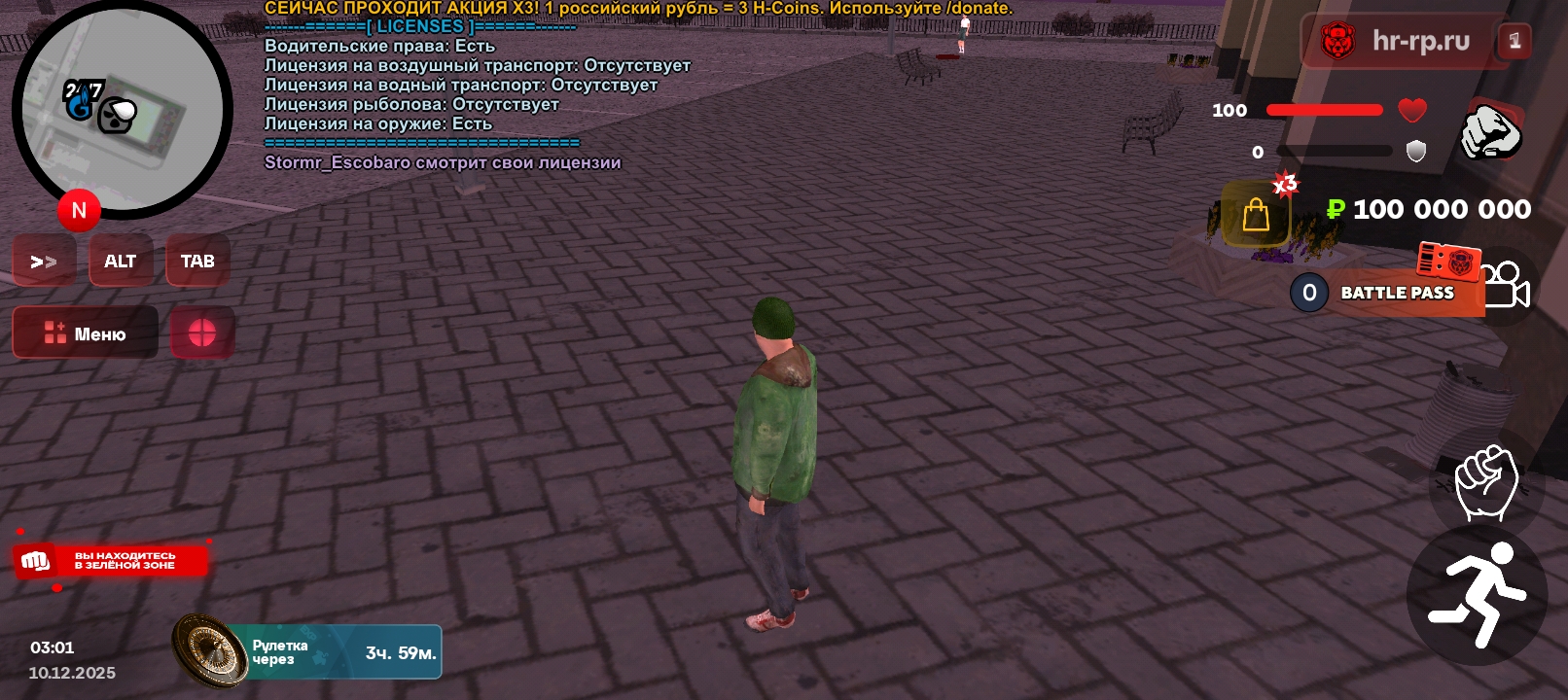
Task: Tap the TAB button
Action: 197,261
